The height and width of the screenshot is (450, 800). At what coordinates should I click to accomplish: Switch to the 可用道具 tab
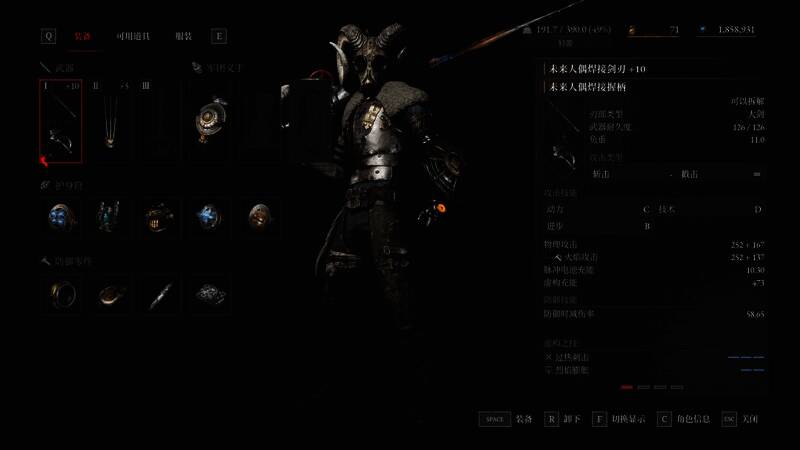point(132,36)
